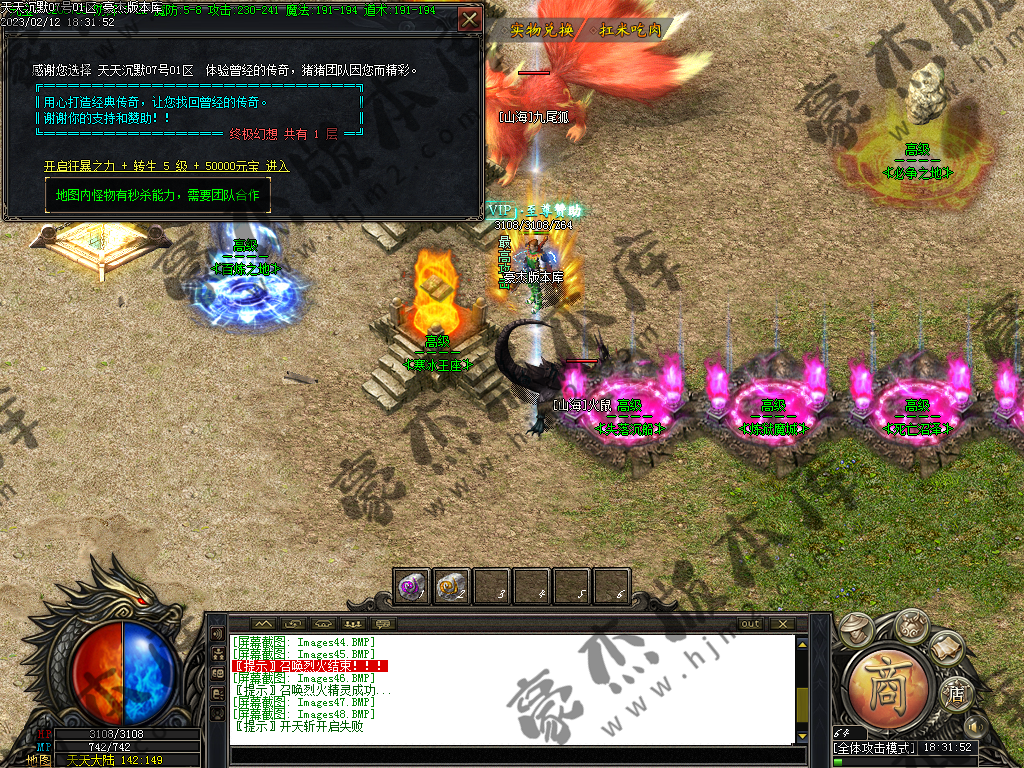The width and height of the screenshot is (1024, 768).
Task: Open the 地图 map button
Action: pos(38,760)
